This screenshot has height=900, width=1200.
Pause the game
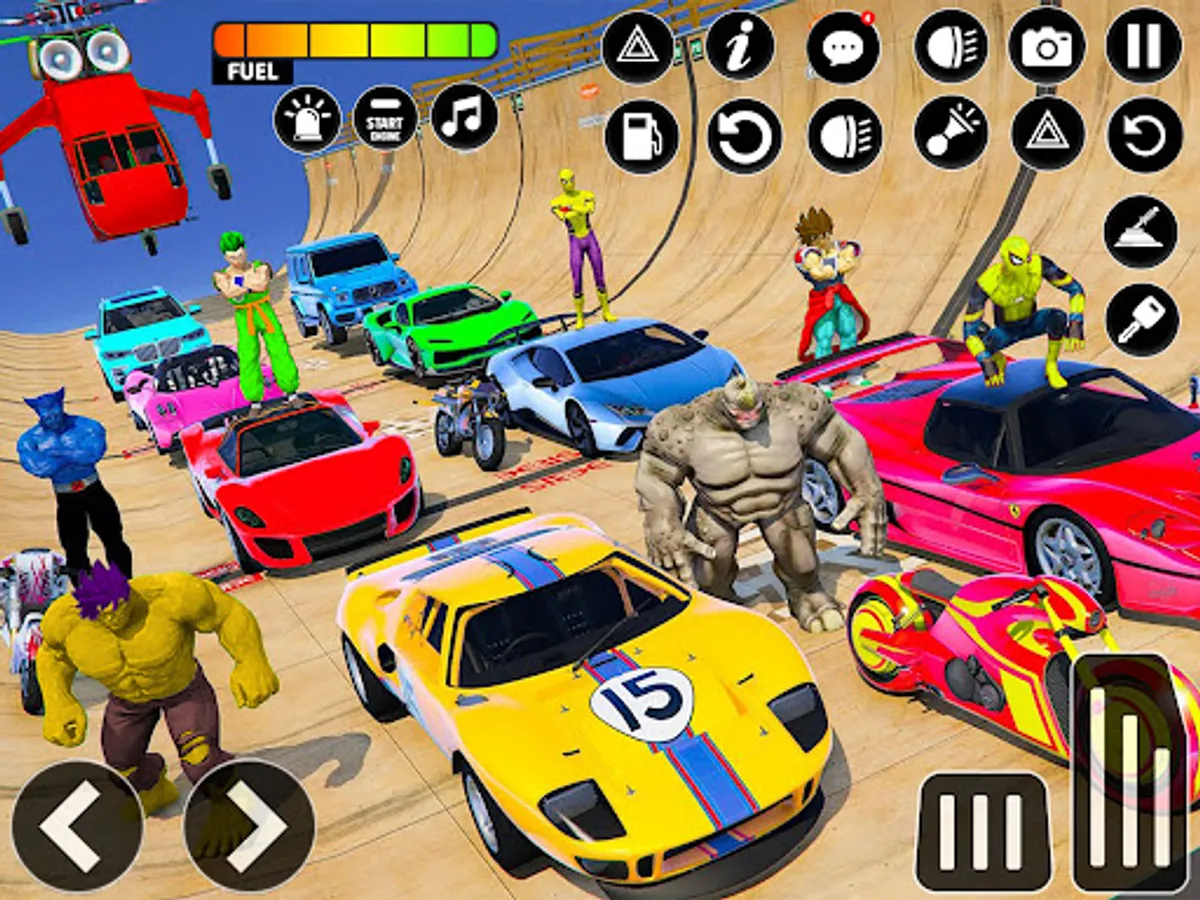(1144, 46)
